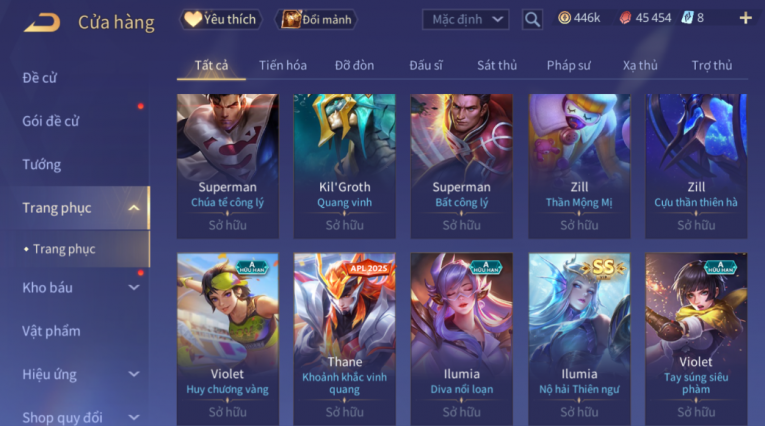
Task: Choose the Trợ thủ tab
Action: tap(712, 65)
